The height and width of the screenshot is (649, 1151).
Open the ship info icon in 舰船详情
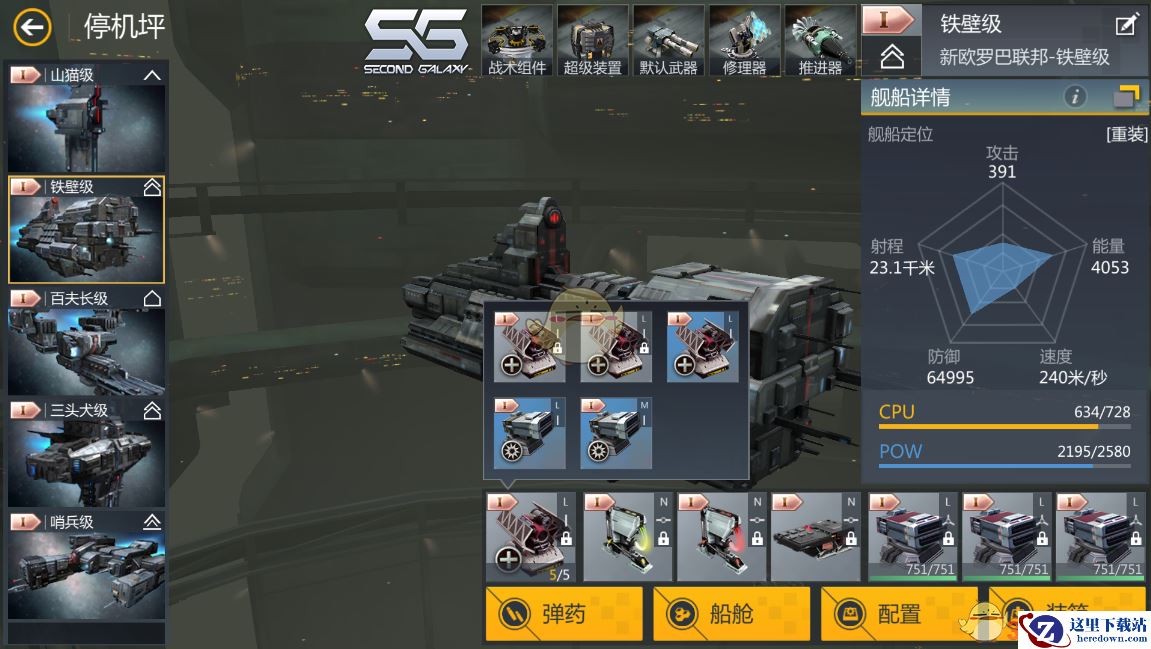(x=1075, y=97)
